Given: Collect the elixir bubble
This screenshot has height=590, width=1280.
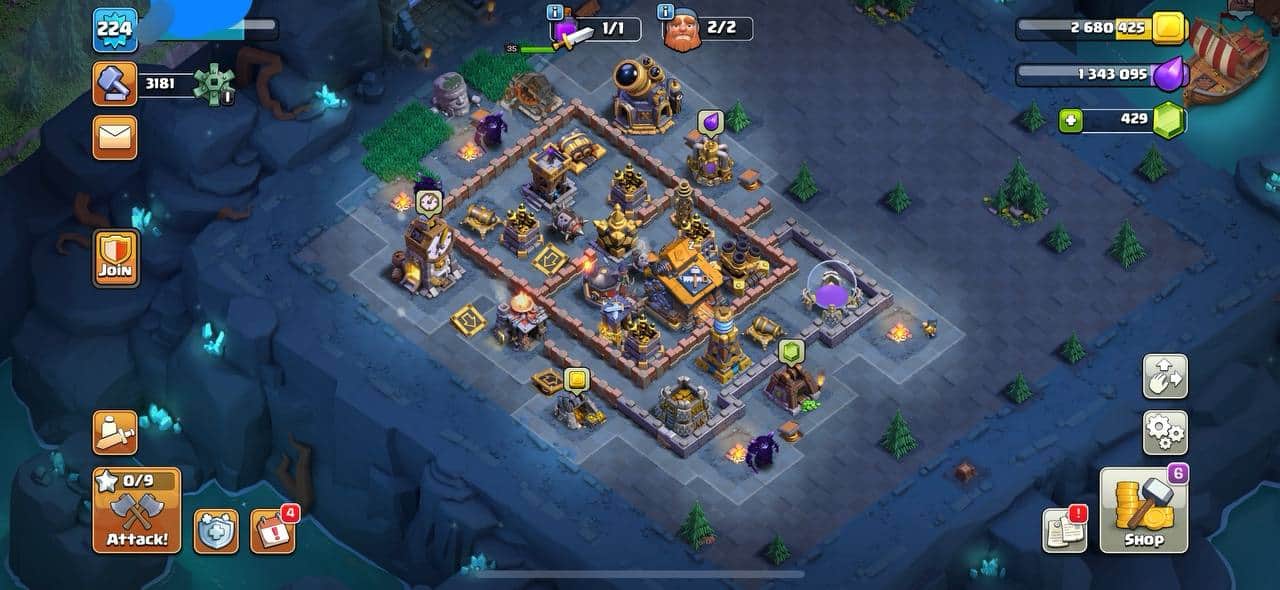Looking at the screenshot, I should point(710,122).
